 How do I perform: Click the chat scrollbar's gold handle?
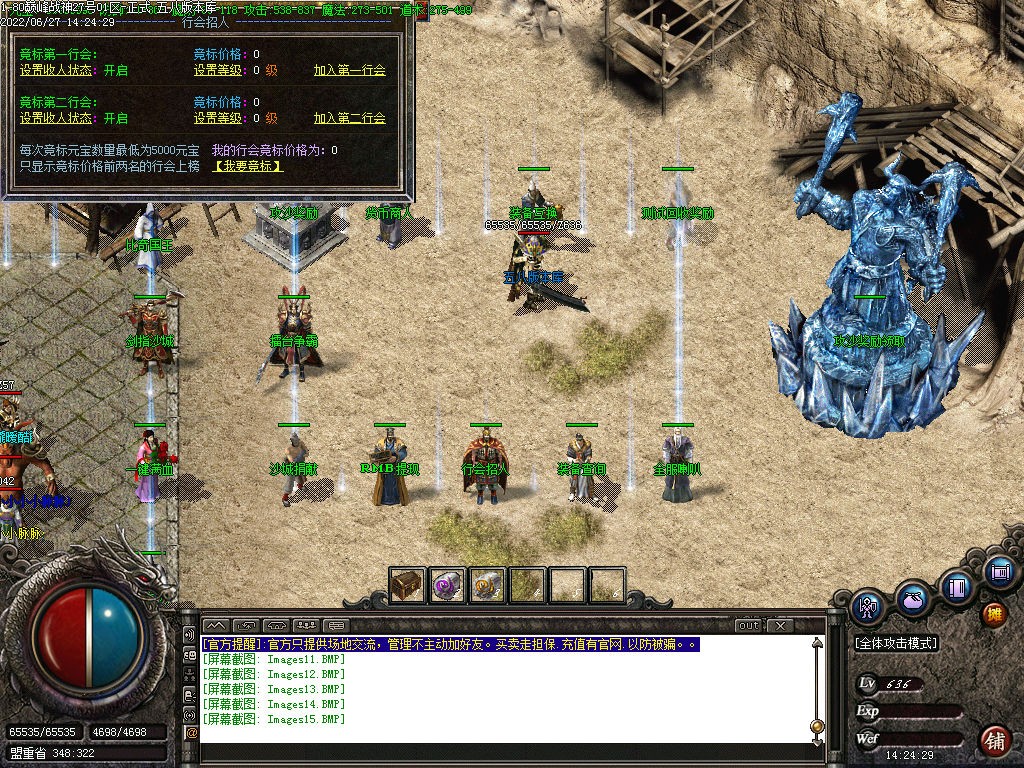point(817,725)
